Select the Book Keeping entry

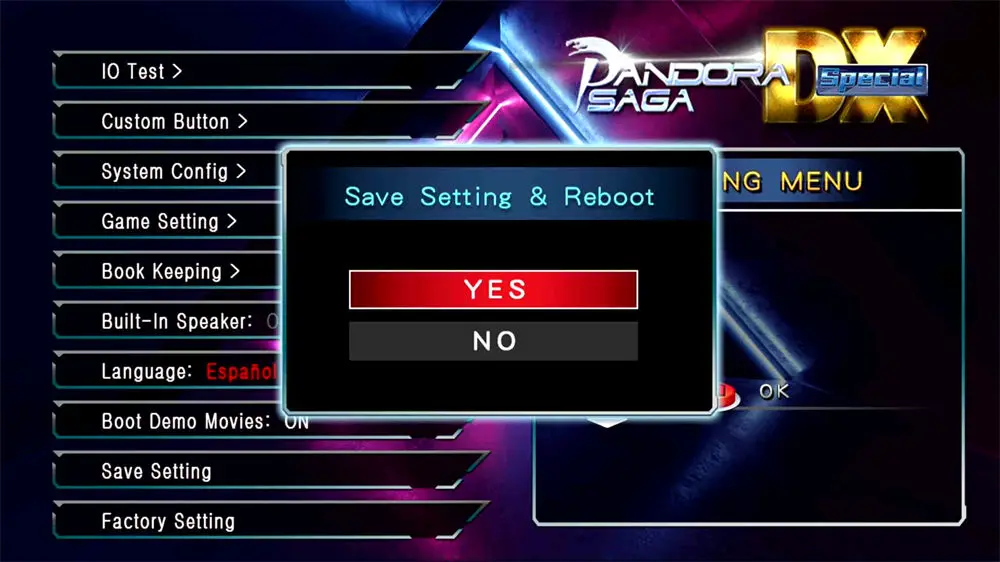(x=171, y=272)
